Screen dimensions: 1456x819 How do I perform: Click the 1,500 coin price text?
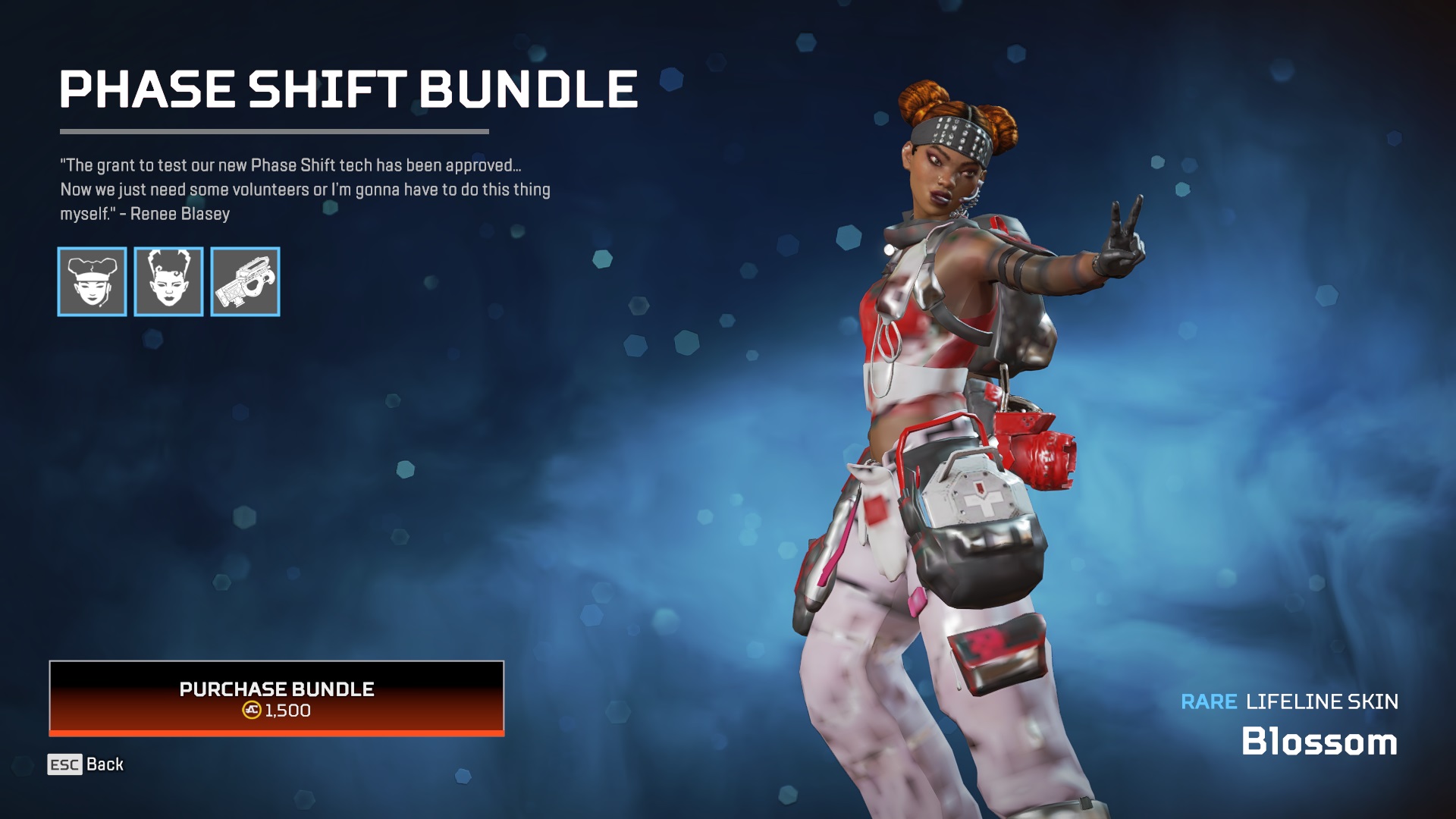click(x=288, y=711)
